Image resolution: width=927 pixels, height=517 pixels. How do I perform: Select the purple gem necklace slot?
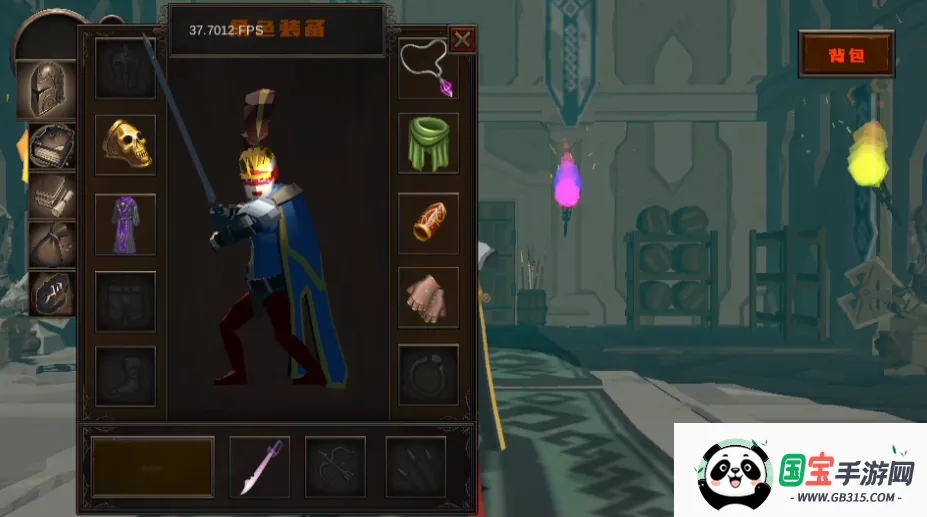tap(429, 69)
